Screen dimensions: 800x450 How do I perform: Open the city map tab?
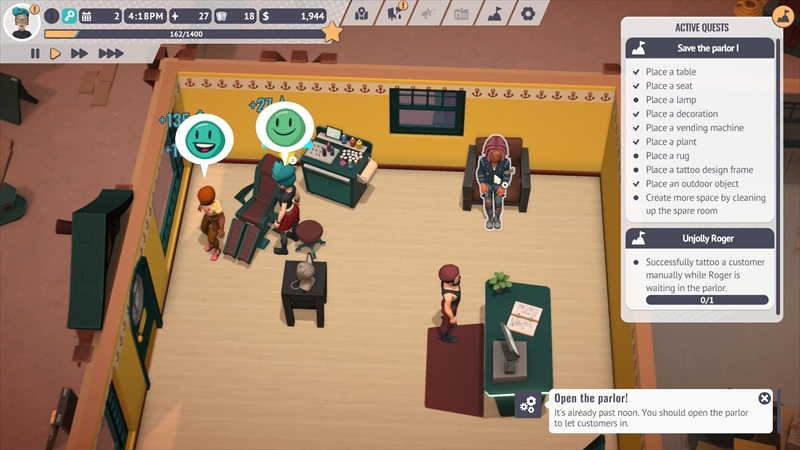pos(361,14)
